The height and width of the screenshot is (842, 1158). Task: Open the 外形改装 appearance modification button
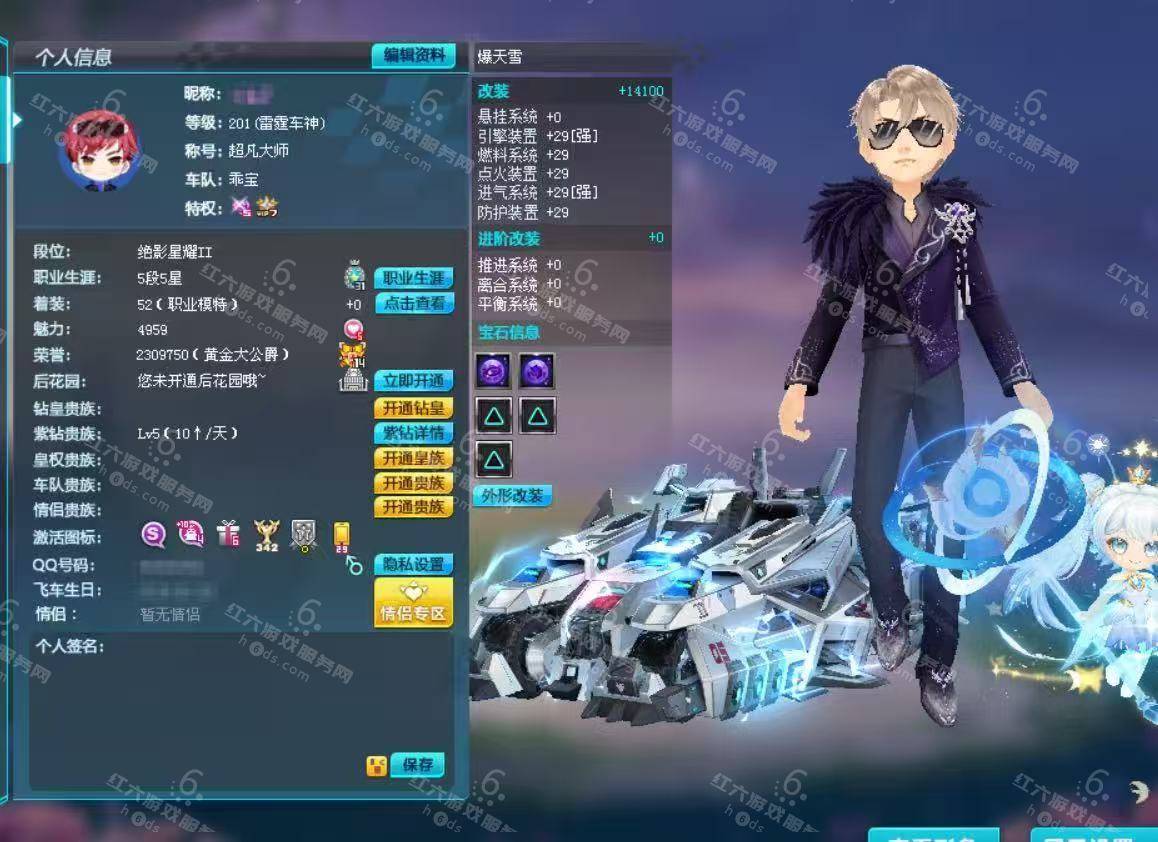(510, 495)
